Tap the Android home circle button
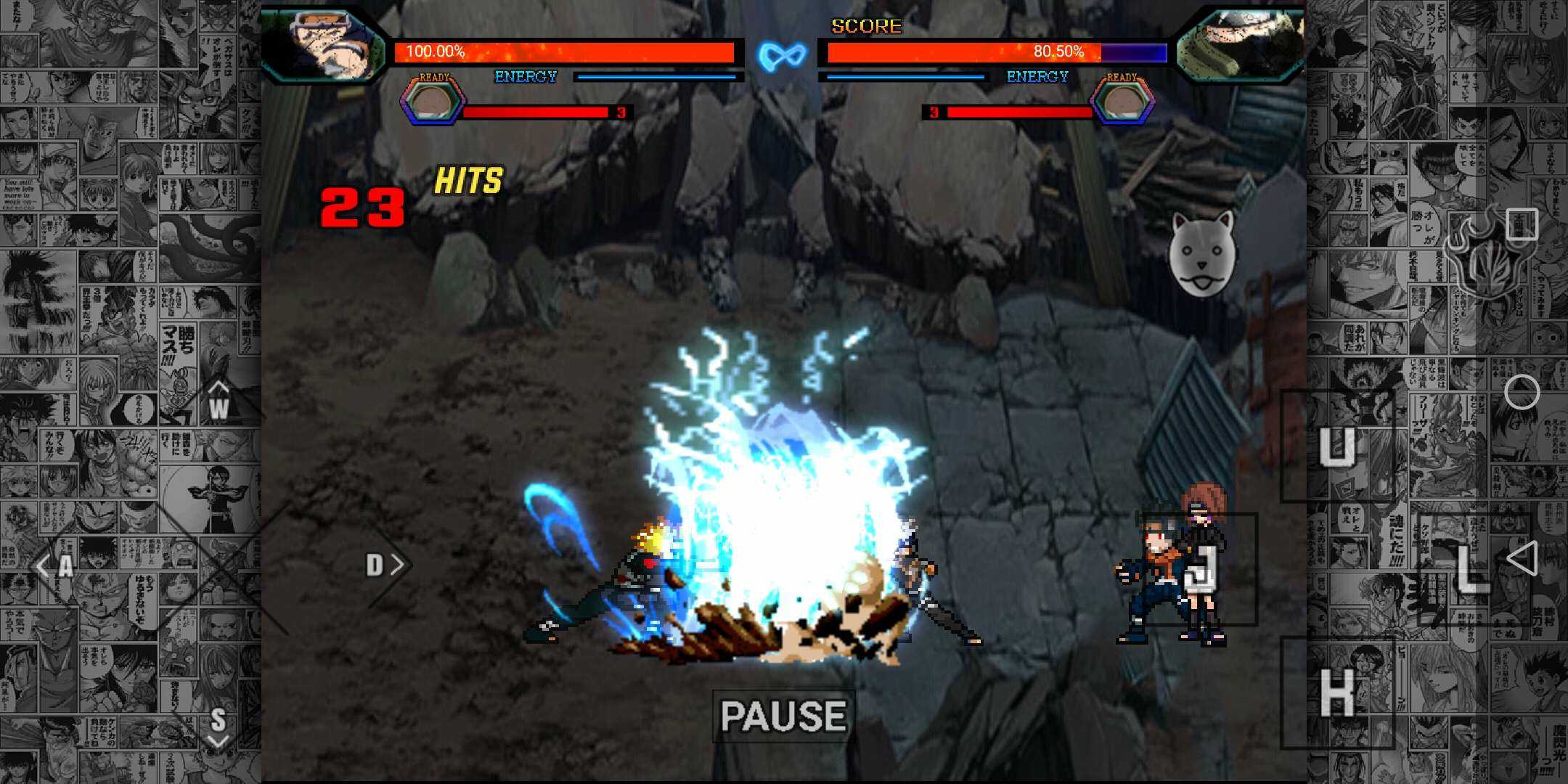The height and width of the screenshot is (784, 1568). (x=1522, y=393)
